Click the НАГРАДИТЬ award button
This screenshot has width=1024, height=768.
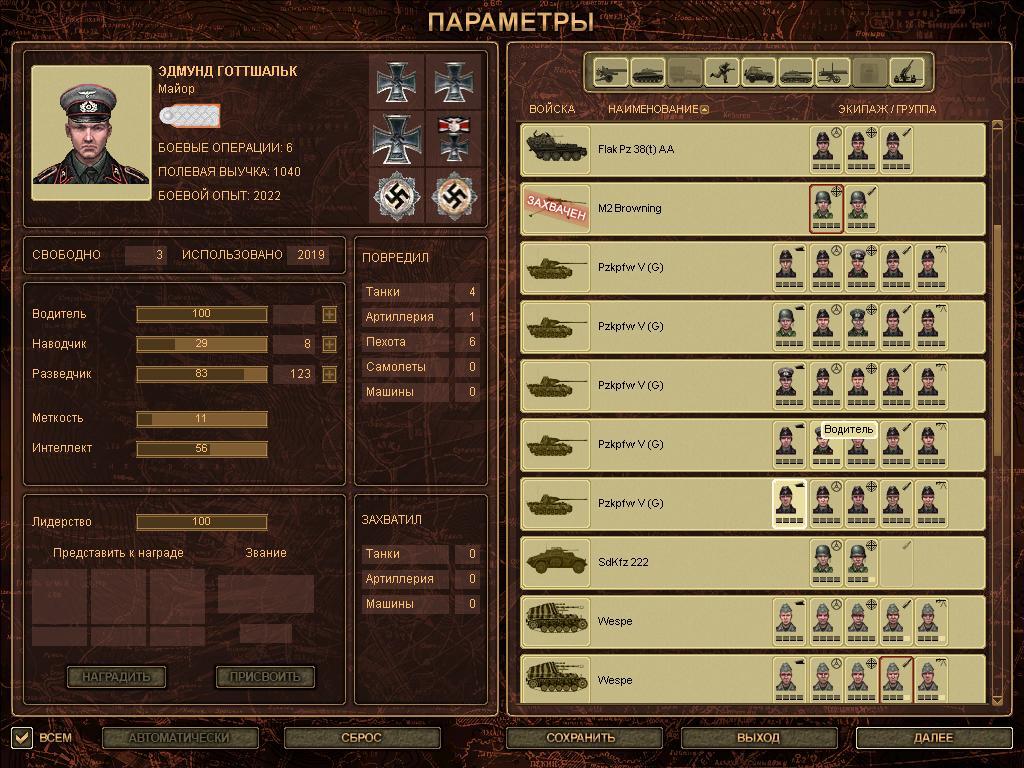tap(116, 677)
